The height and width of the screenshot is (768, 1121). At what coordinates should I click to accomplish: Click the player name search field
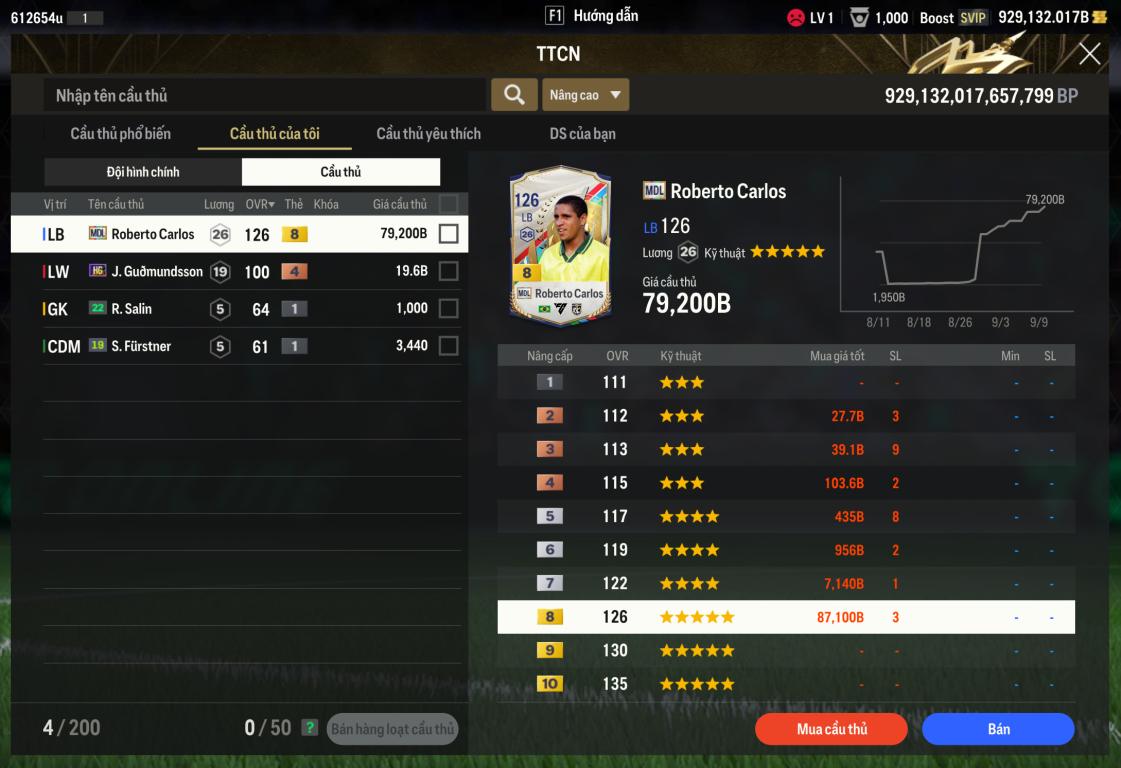(x=265, y=96)
